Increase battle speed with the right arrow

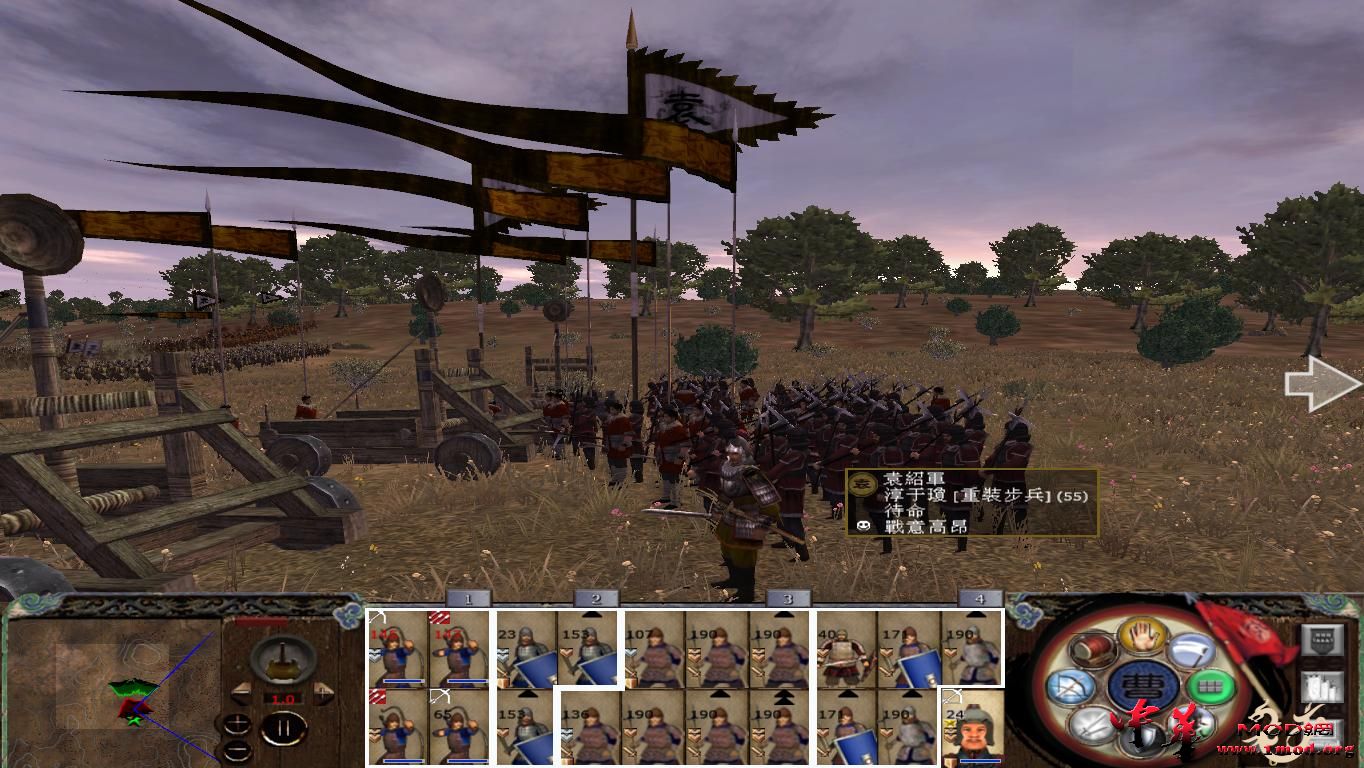[322, 691]
